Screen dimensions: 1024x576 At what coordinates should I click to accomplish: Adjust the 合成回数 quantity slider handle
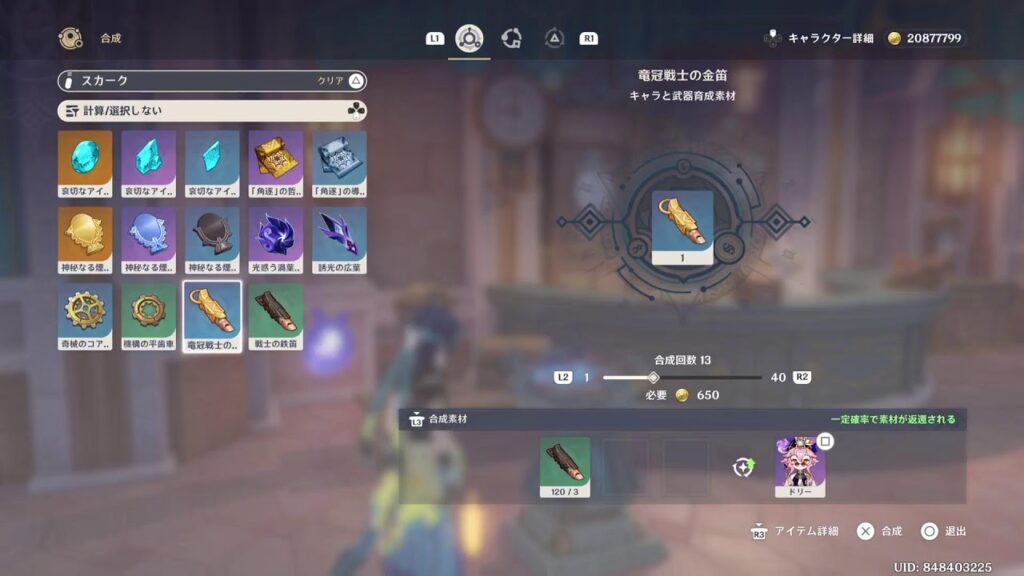(x=653, y=377)
